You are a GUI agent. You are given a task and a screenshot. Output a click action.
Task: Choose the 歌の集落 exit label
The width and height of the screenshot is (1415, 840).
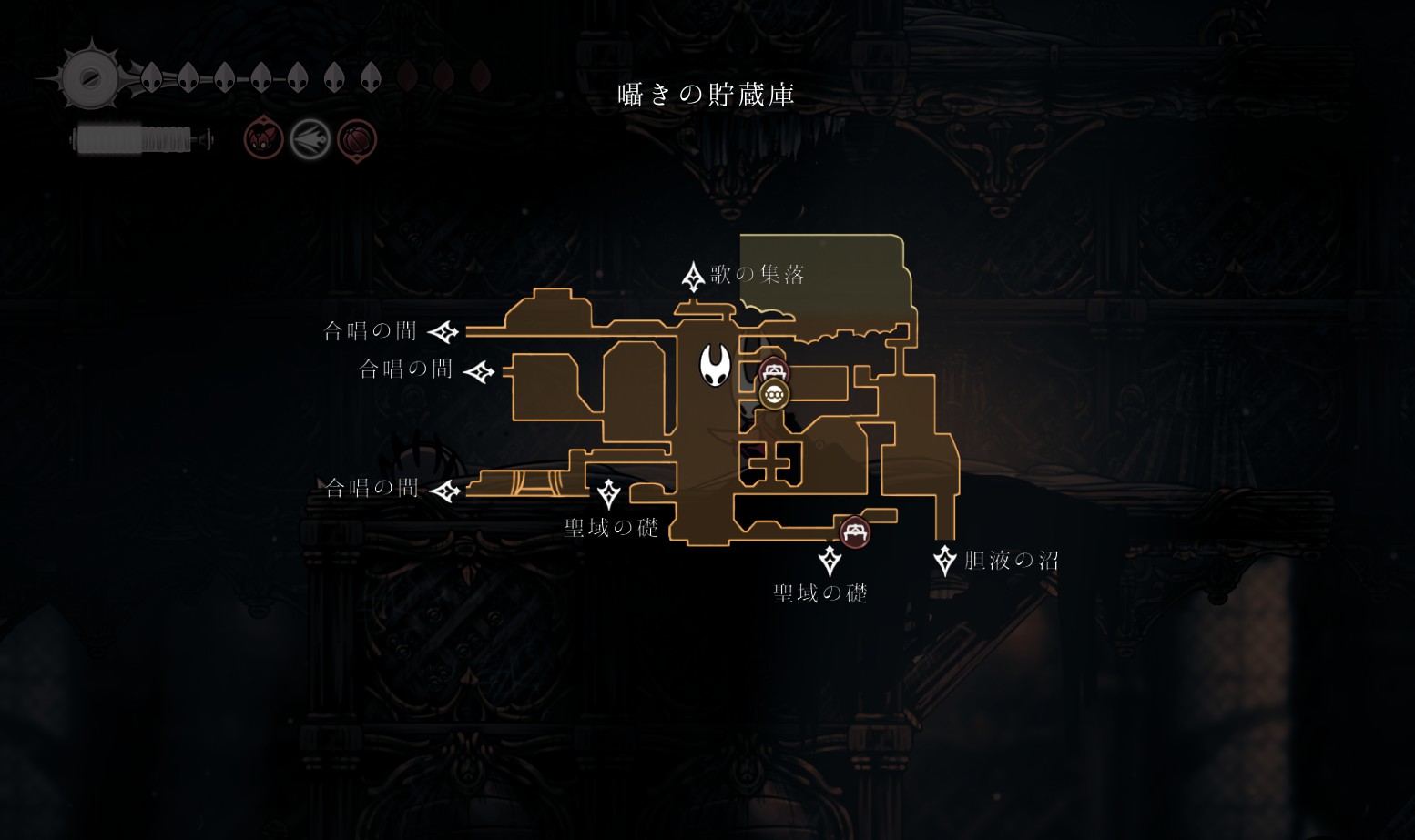click(x=757, y=275)
